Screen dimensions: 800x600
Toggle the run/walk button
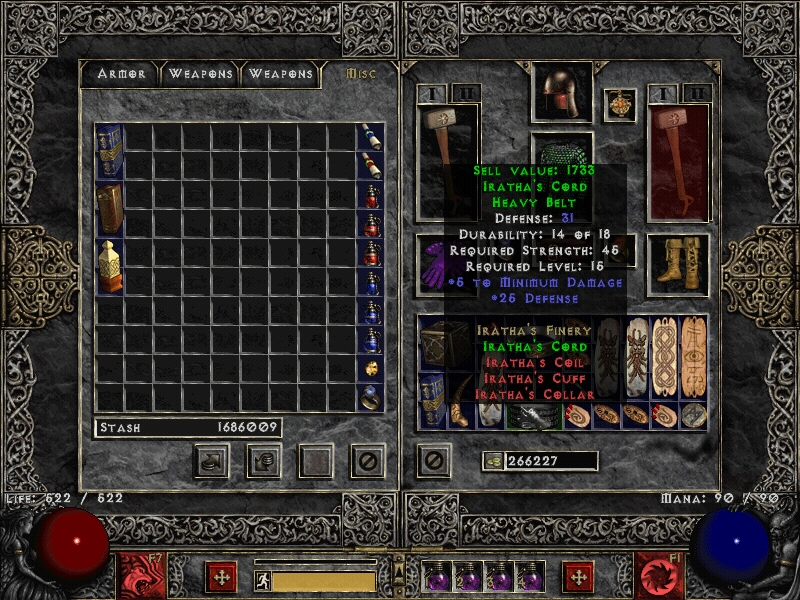[x=263, y=581]
